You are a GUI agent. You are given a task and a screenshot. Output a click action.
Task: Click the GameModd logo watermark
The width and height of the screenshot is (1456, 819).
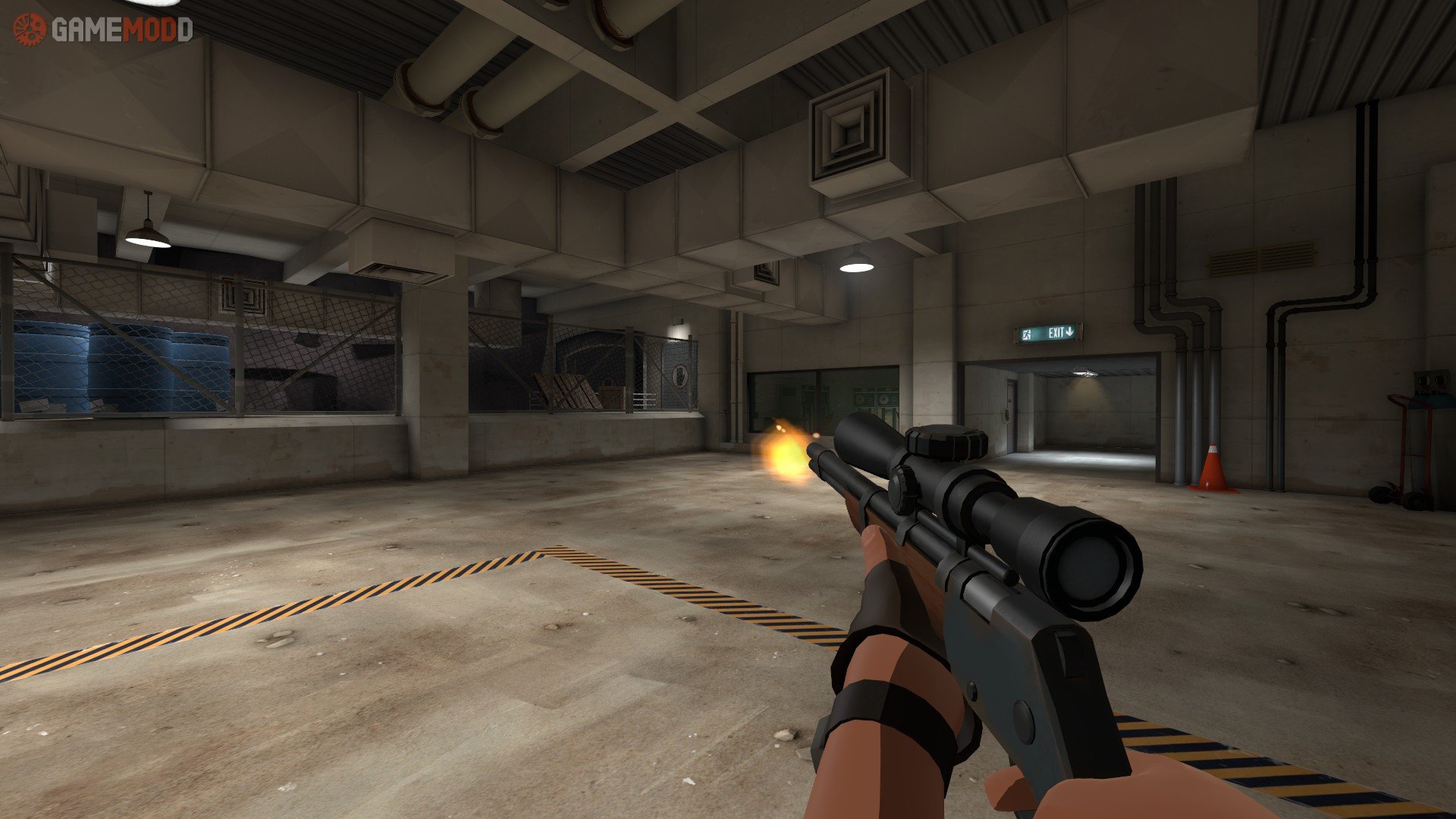pyautogui.click(x=102, y=30)
